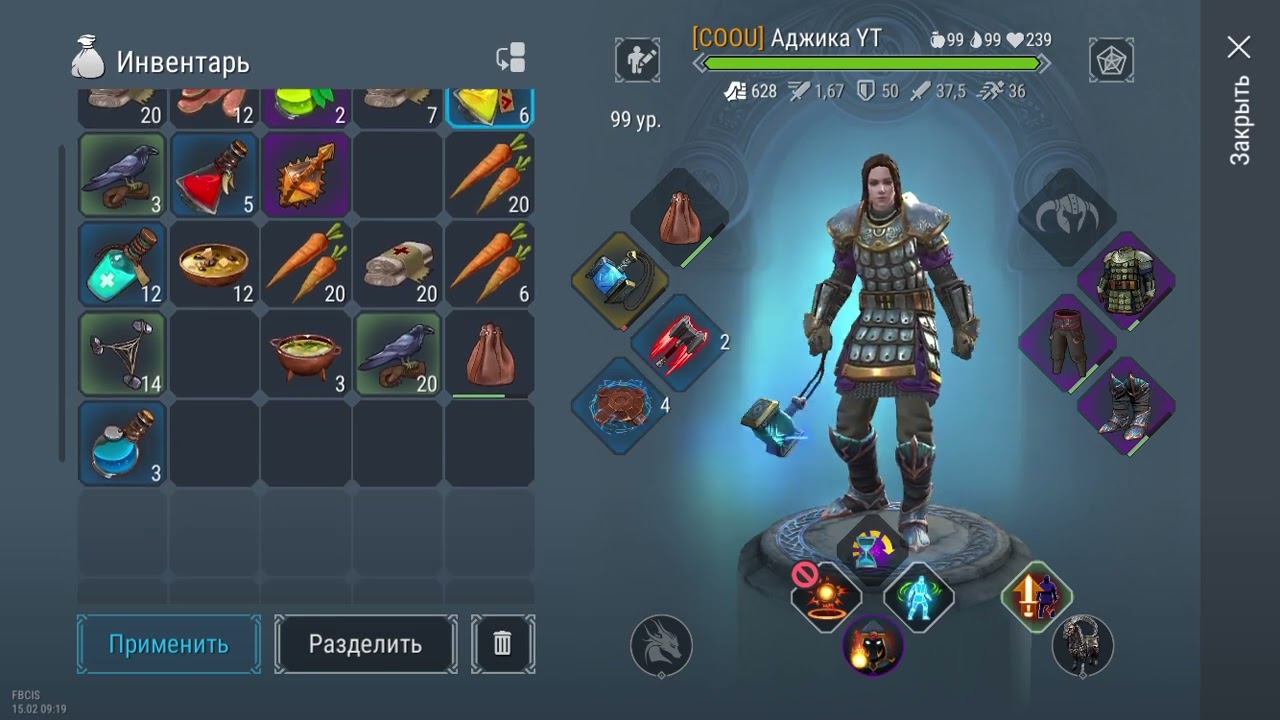Select the equipped chest armor slot
This screenshot has width=1280, height=720.
pyautogui.click(x=1126, y=280)
